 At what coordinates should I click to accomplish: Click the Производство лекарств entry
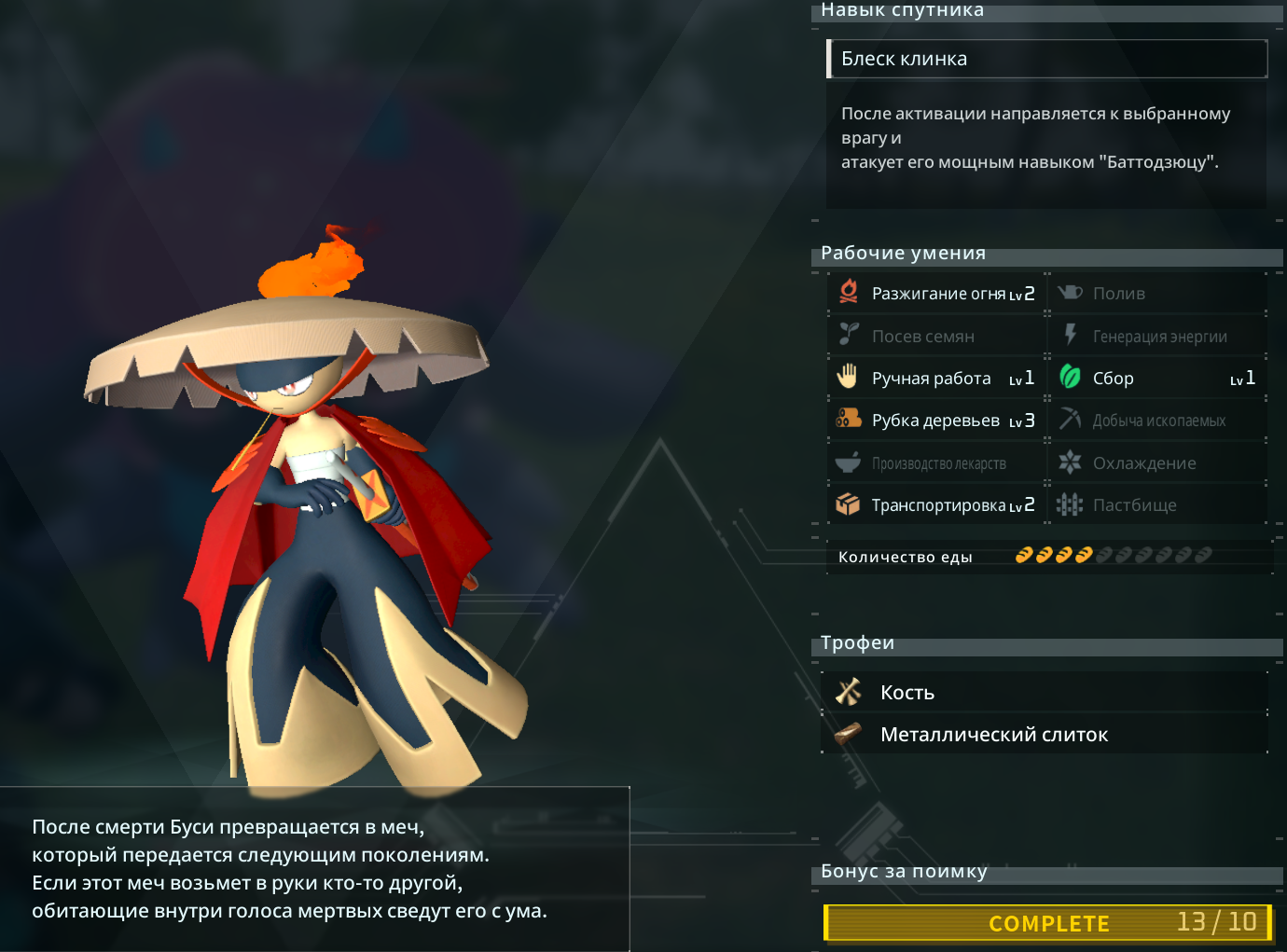(936, 463)
